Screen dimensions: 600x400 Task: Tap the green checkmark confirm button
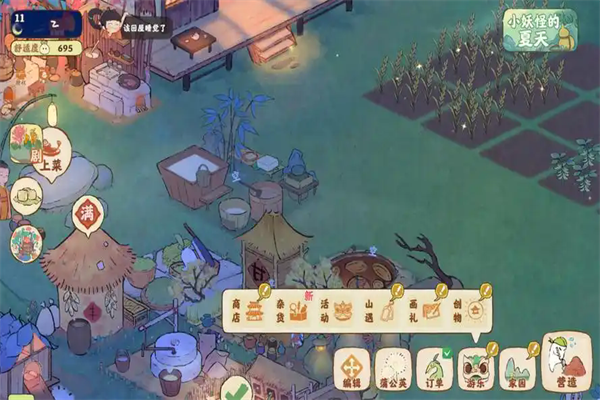[235, 388]
